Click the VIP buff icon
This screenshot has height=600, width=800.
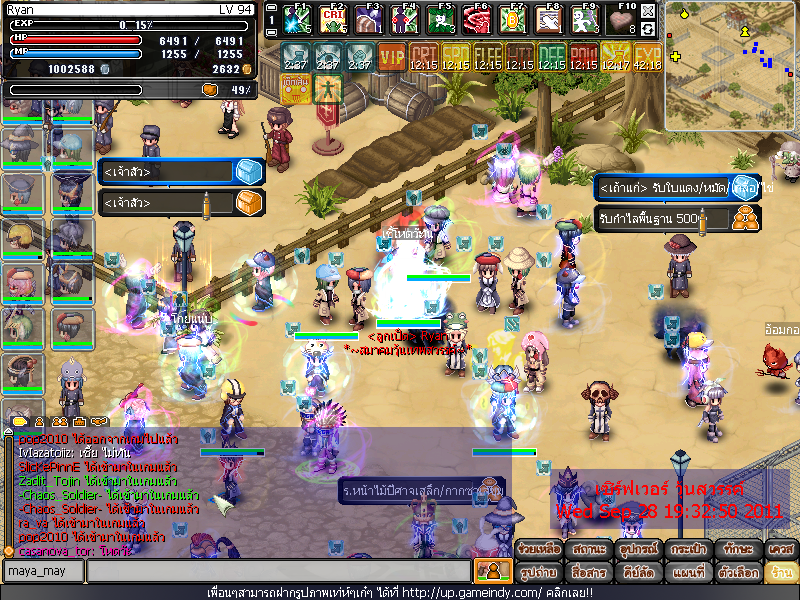click(x=391, y=55)
